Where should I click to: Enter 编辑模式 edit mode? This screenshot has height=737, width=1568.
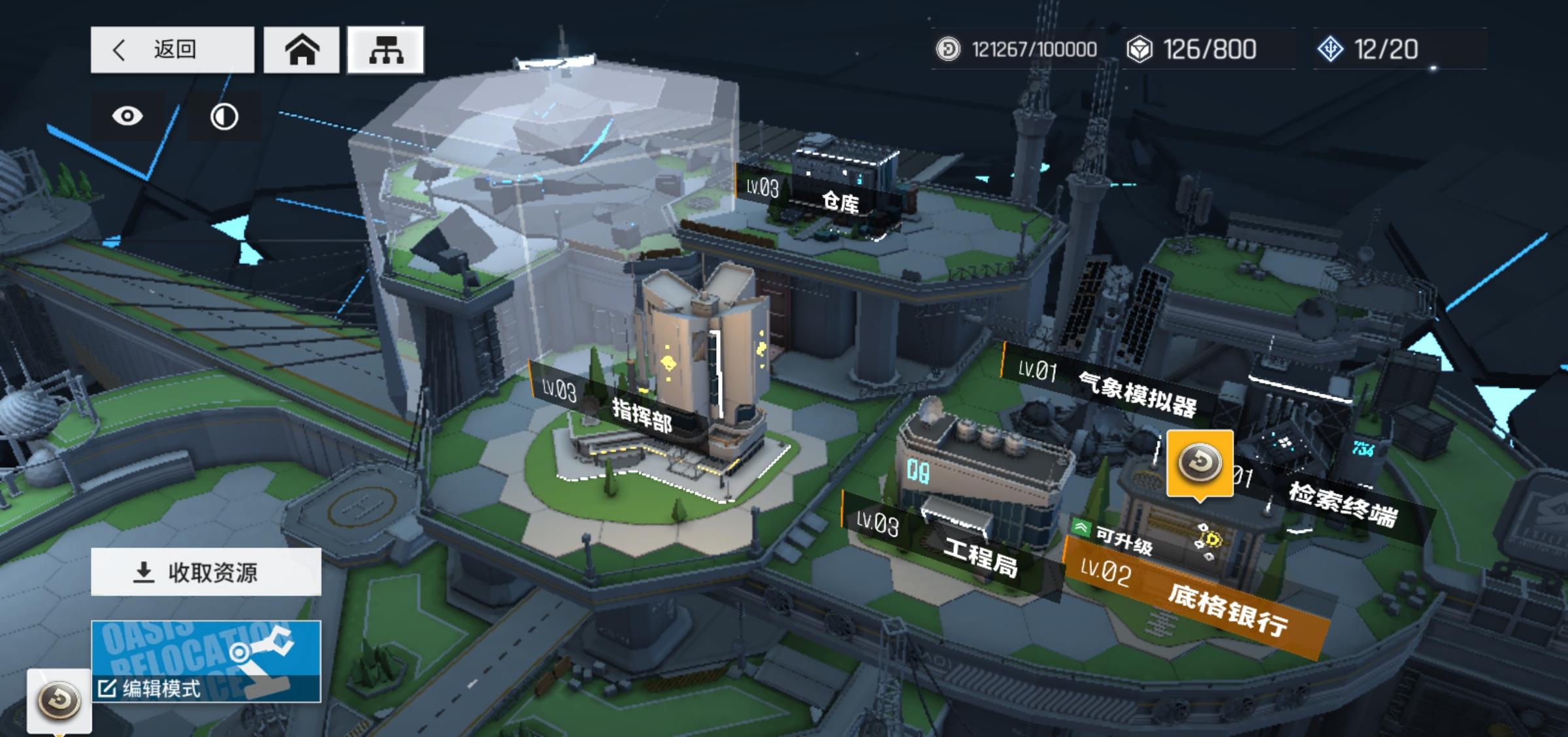coord(206,662)
